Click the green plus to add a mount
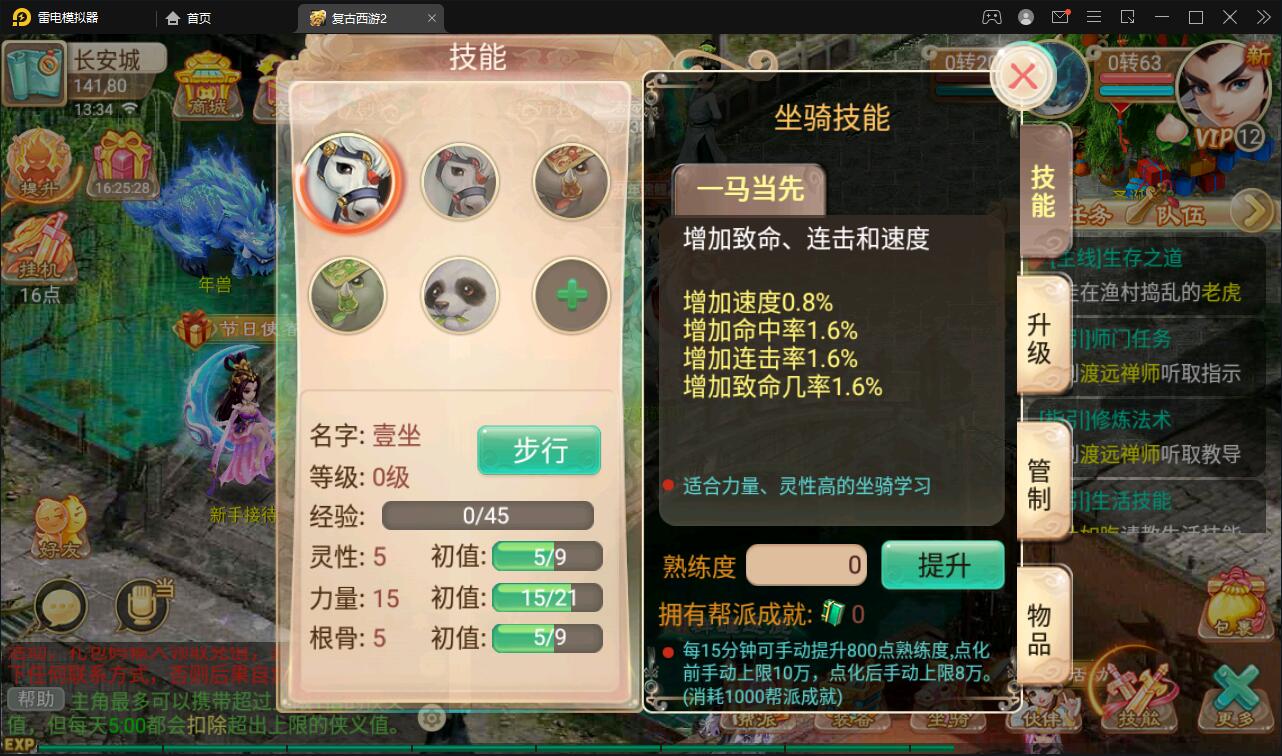Viewport: 1282px width, 756px height. point(571,294)
